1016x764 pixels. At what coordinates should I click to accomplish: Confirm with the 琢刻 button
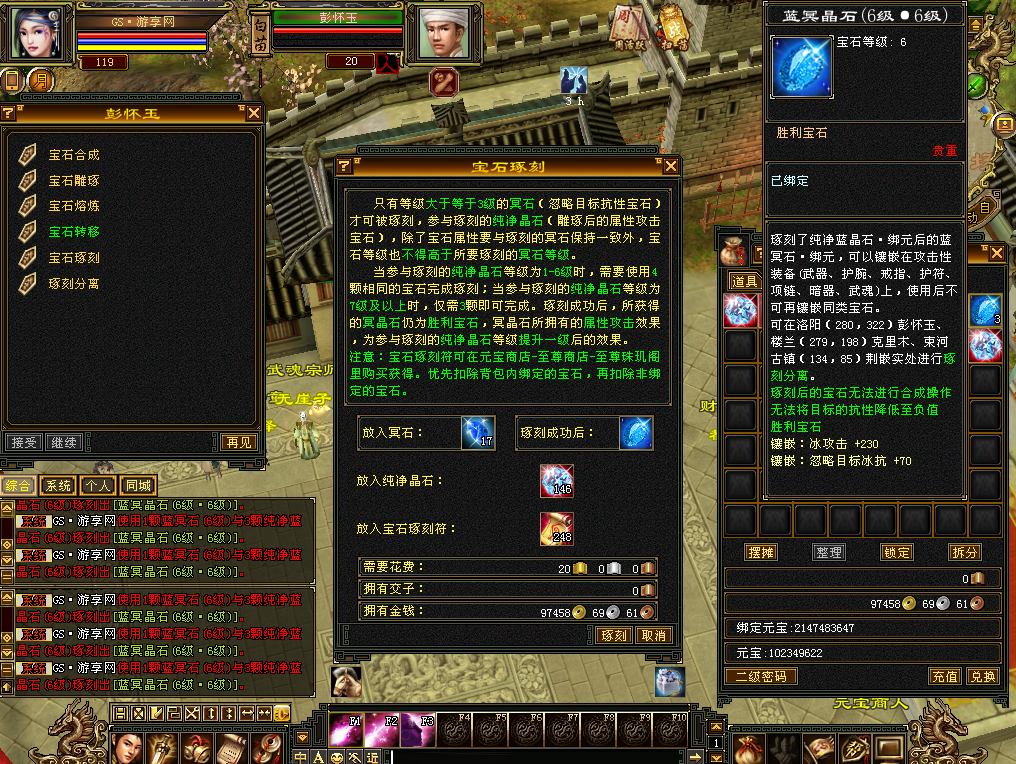coord(614,635)
